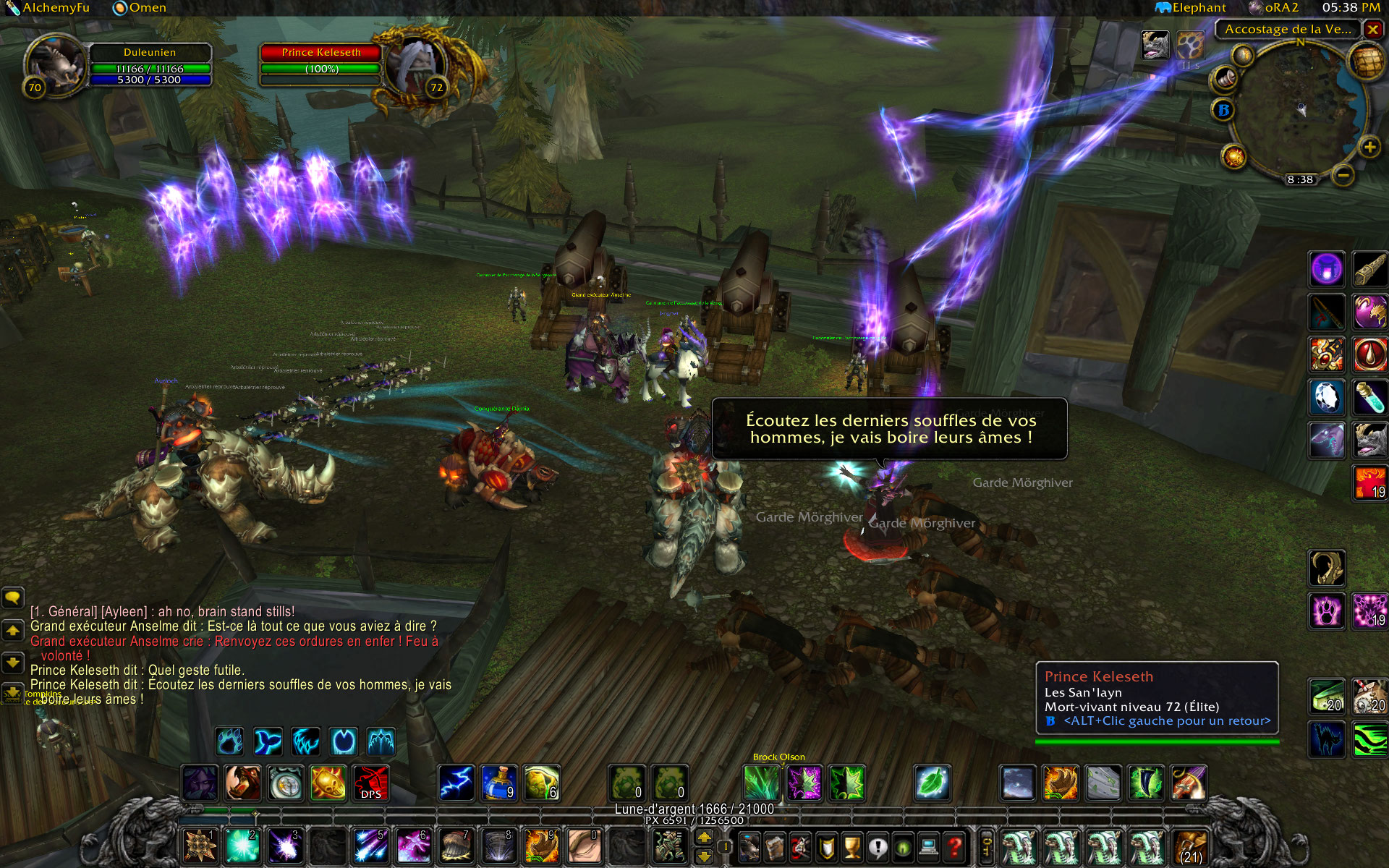Zoom out on the minimap
Image resolution: width=1389 pixels, height=868 pixels.
[1343, 175]
